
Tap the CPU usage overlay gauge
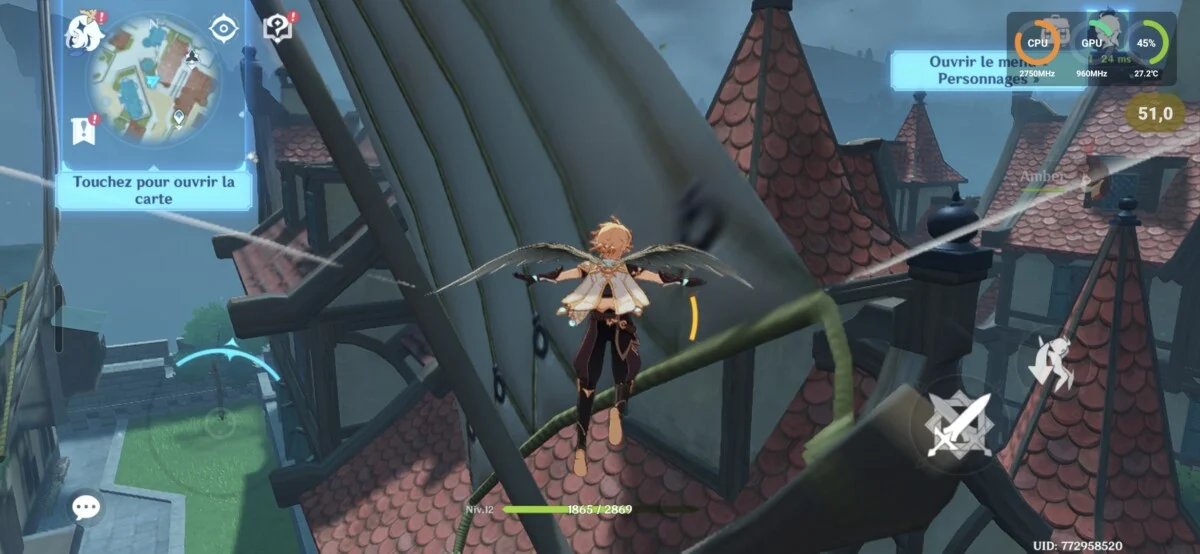click(x=1036, y=43)
